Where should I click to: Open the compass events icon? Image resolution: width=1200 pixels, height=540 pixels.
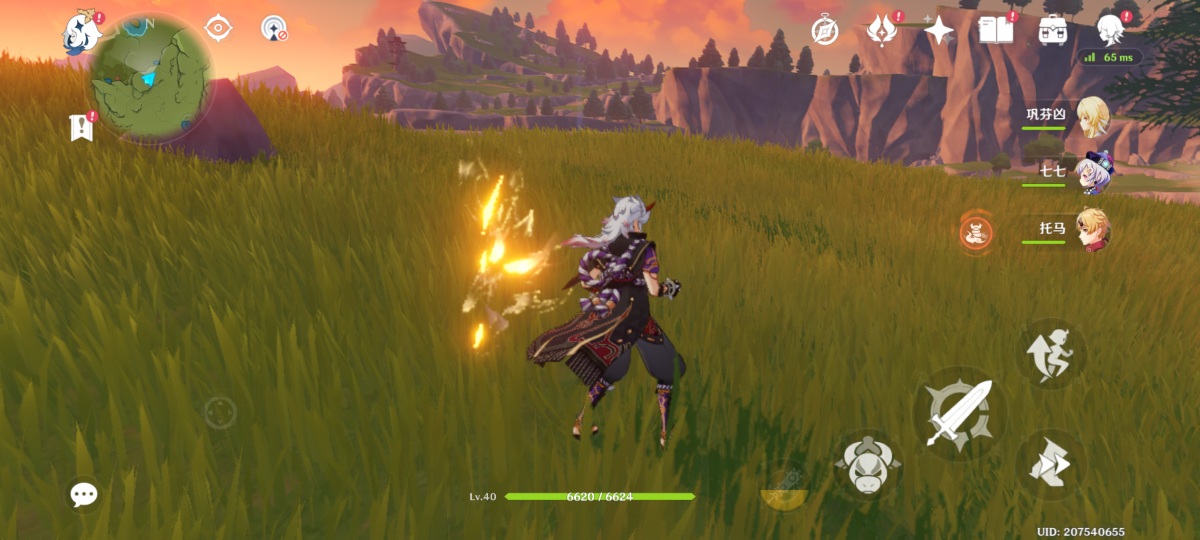825,30
